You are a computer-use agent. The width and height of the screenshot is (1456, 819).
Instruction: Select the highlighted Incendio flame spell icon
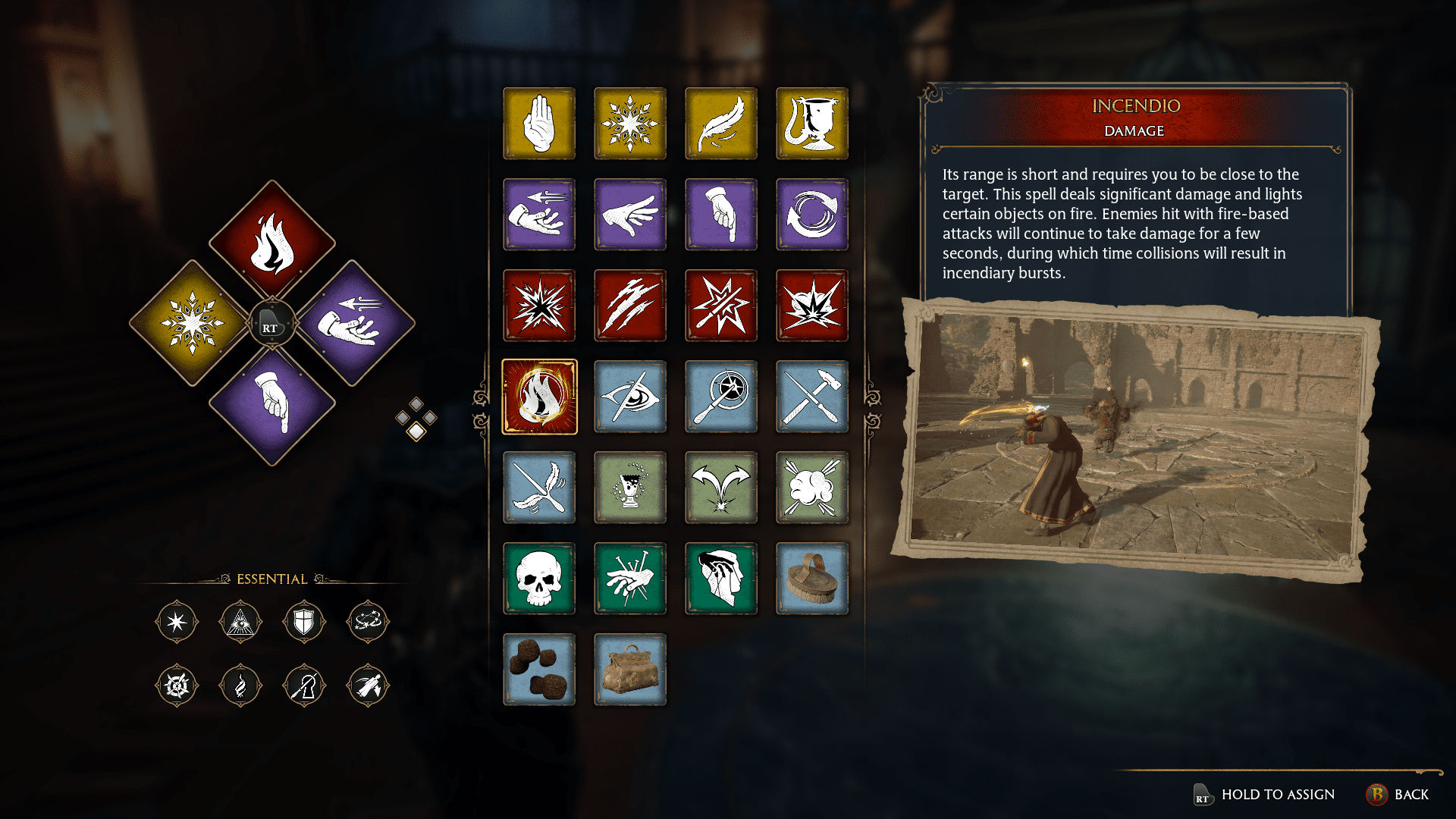click(x=539, y=397)
